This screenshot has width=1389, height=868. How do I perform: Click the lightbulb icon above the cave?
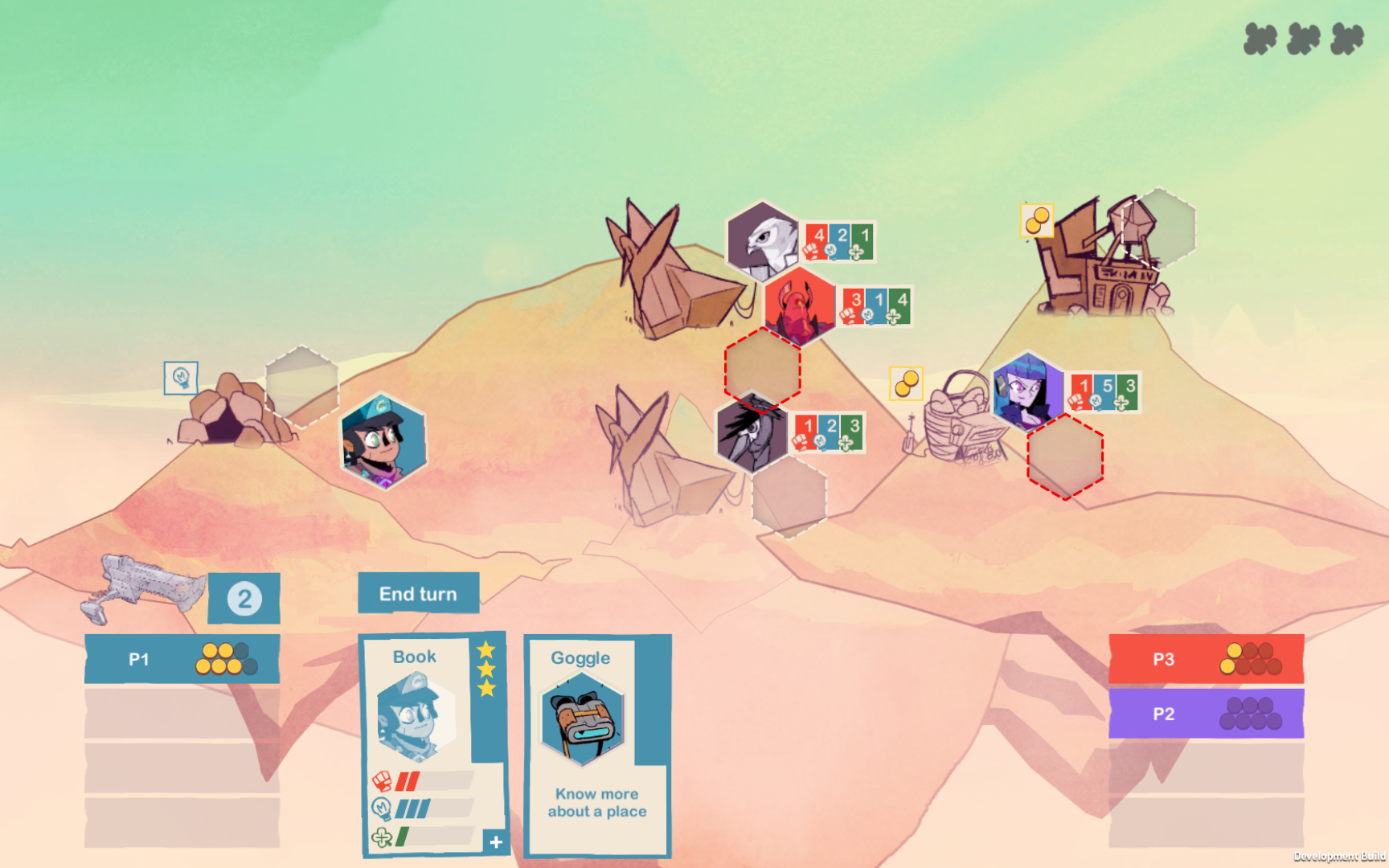(181, 378)
